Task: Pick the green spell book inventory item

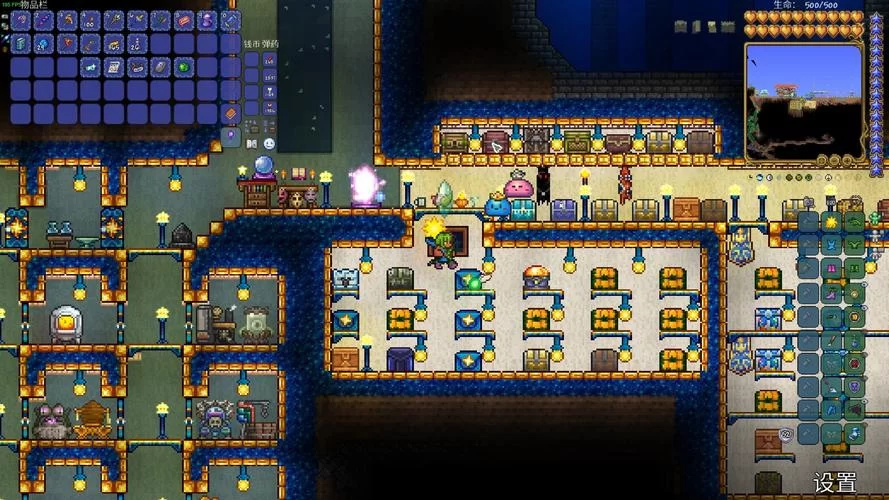Action: [x=20, y=43]
